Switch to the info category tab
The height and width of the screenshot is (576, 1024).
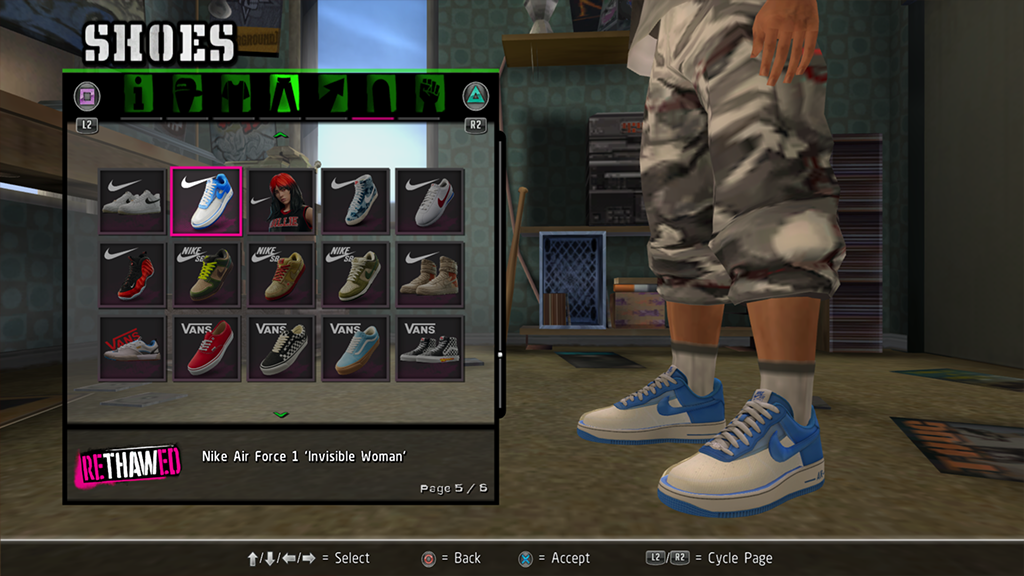141,96
